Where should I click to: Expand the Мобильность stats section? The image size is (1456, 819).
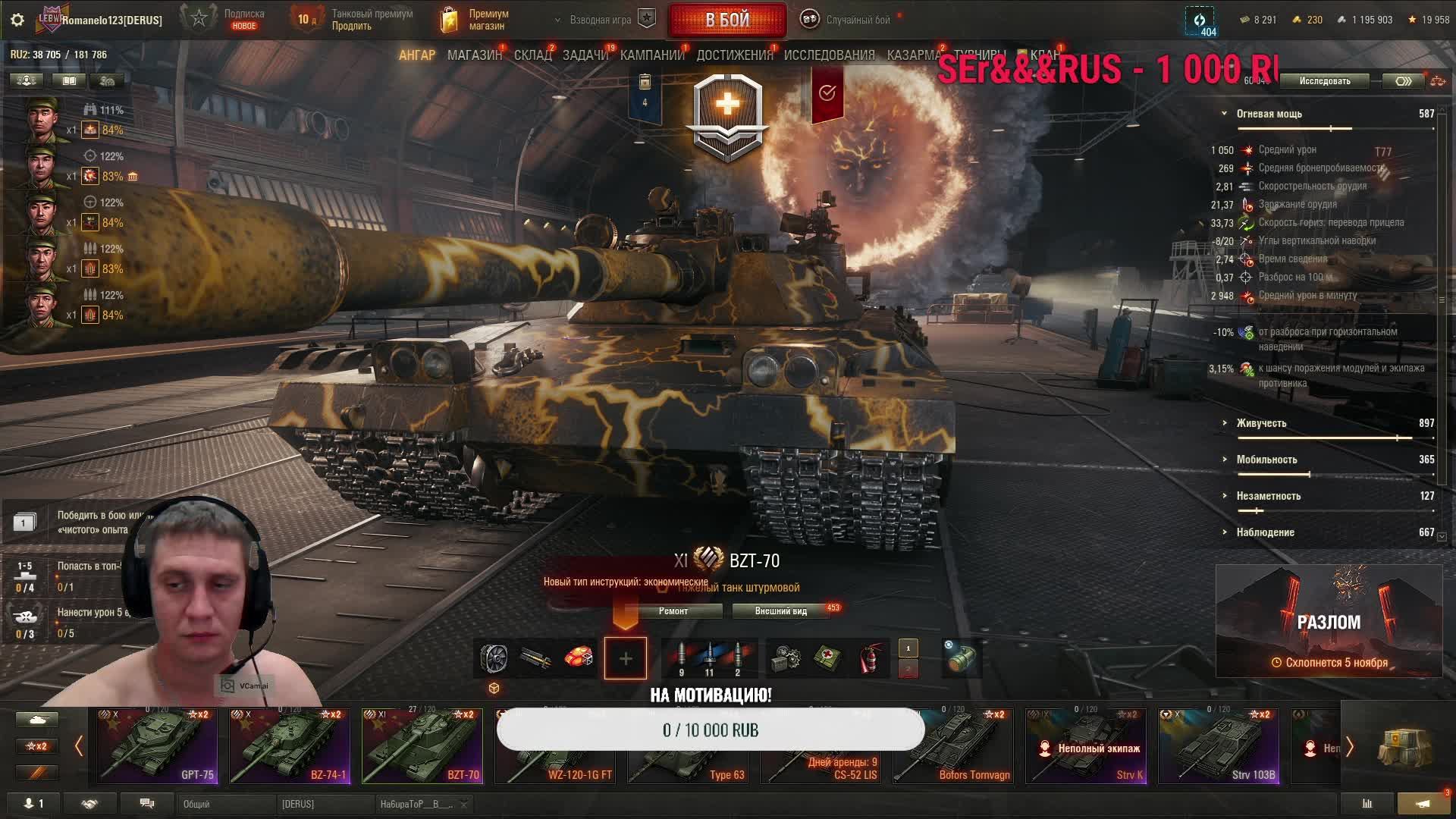[x=1266, y=460]
